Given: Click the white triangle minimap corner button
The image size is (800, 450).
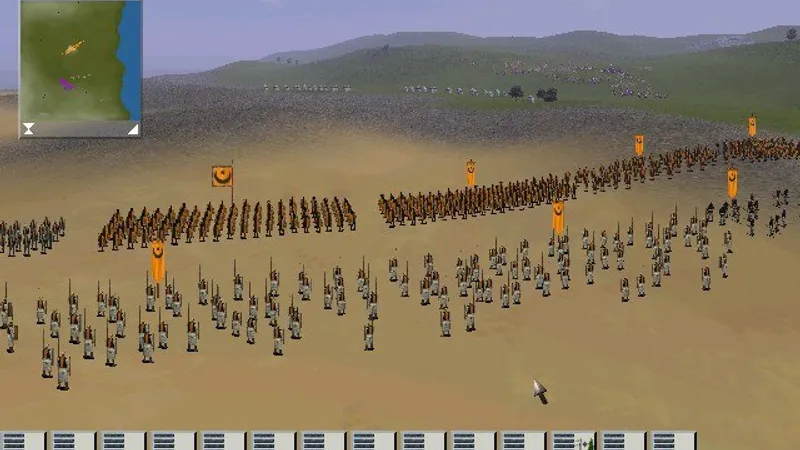Looking at the screenshot, I should pos(132,128).
